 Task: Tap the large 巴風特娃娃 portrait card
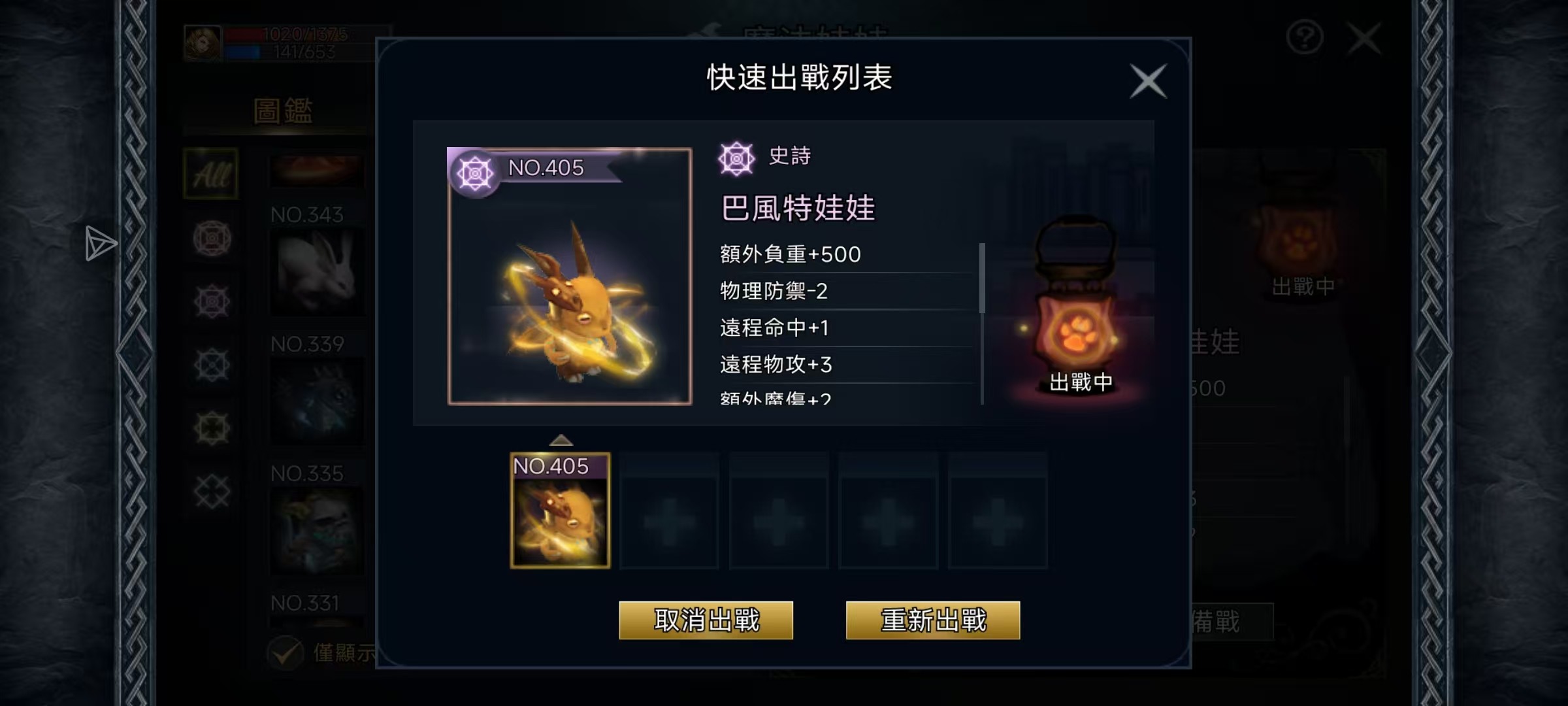click(x=569, y=277)
